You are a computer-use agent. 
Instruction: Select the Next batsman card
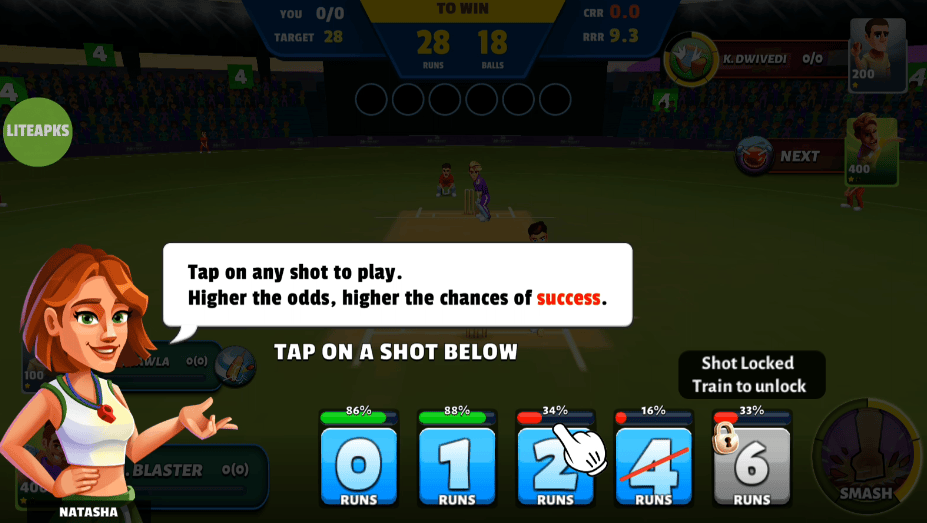click(817, 156)
